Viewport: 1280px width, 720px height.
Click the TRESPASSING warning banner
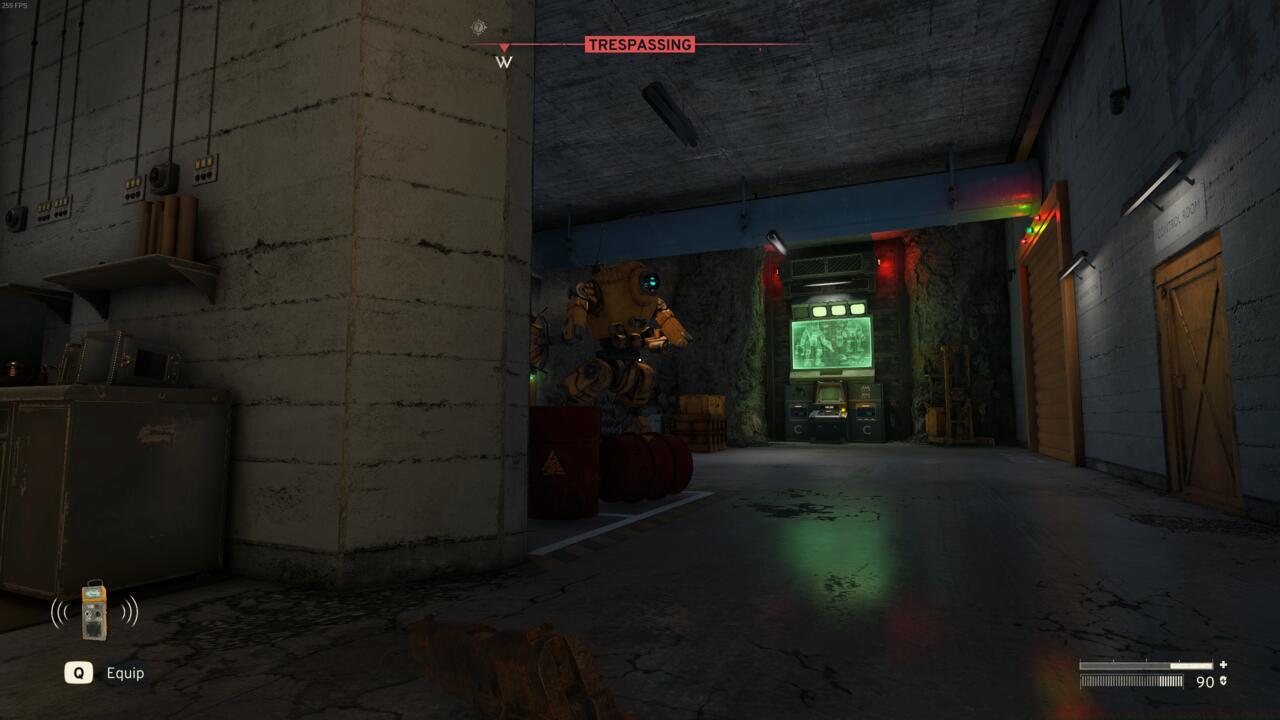[x=641, y=44]
